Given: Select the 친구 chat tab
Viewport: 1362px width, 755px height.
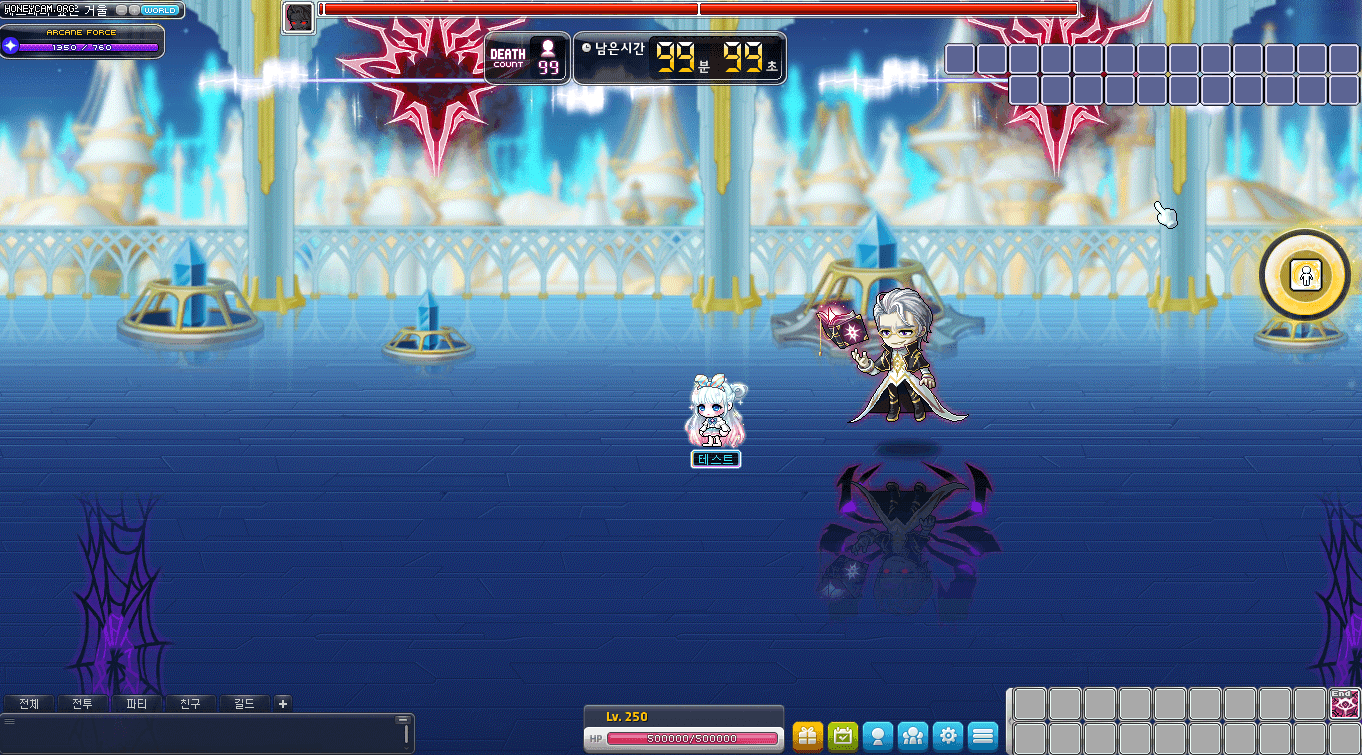Looking at the screenshot, I should click(x=190, y=704).
